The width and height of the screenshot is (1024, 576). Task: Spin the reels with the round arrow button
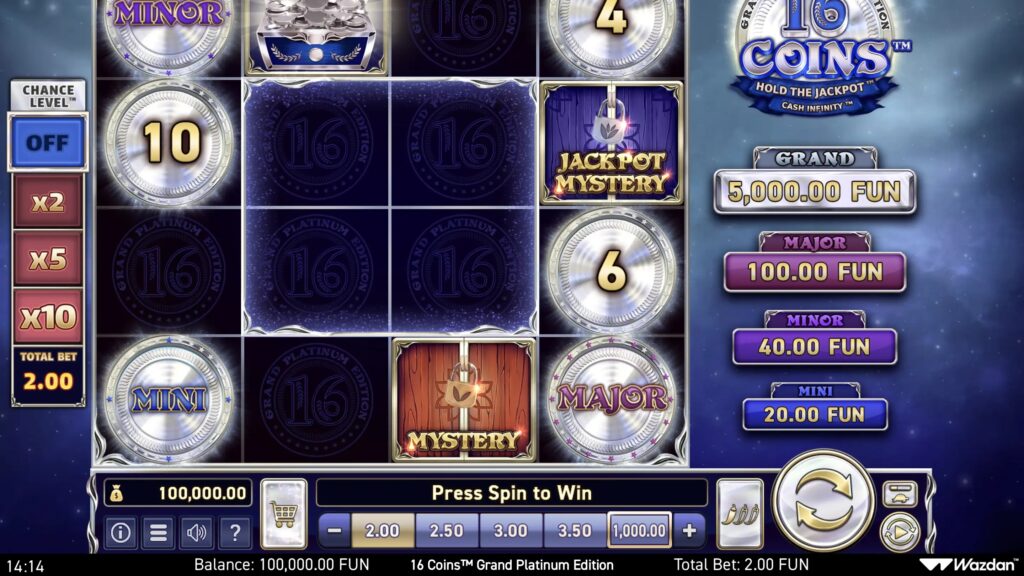pos(824,502)
